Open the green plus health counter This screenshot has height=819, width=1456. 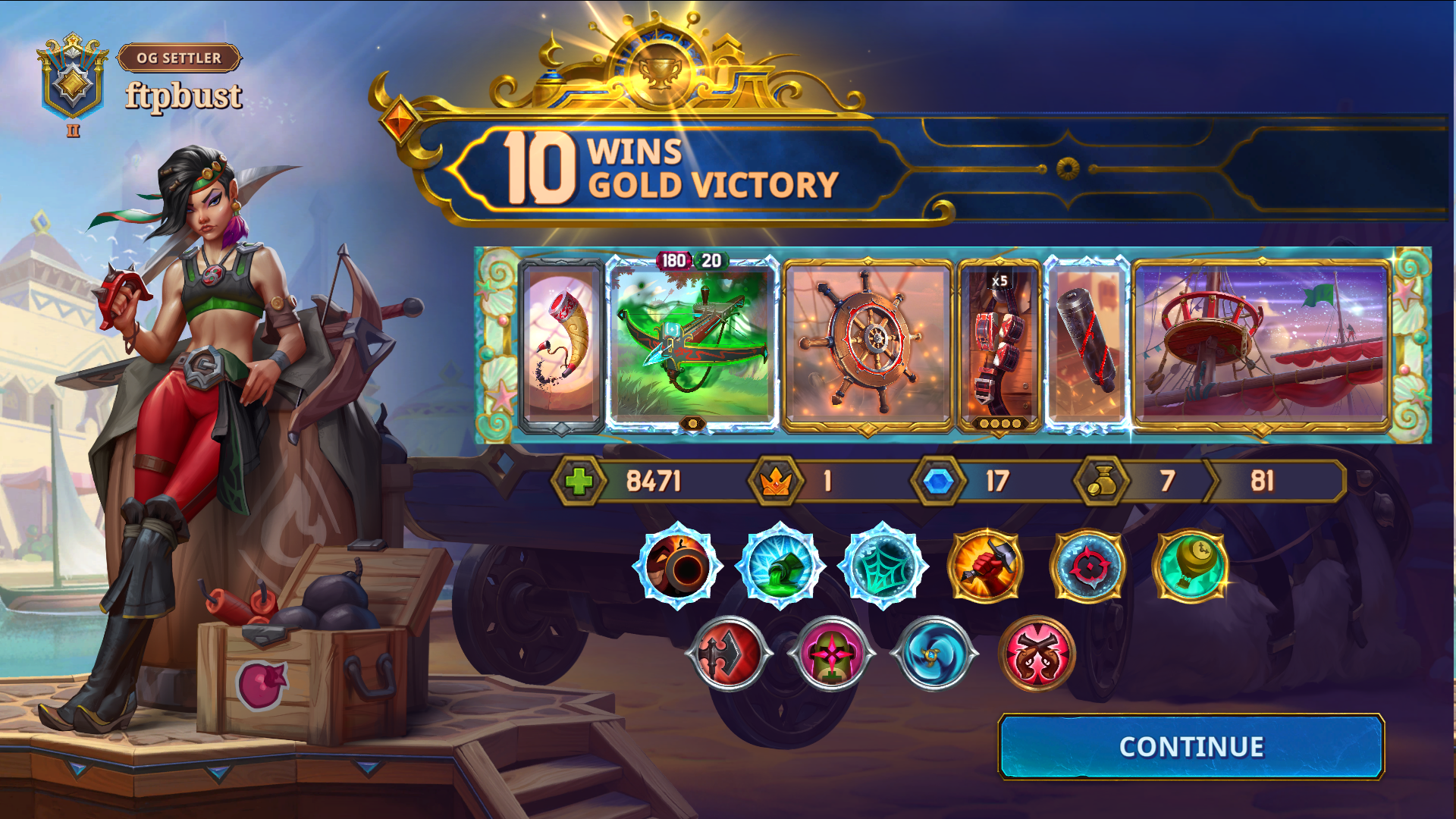(x=581, y=480)
